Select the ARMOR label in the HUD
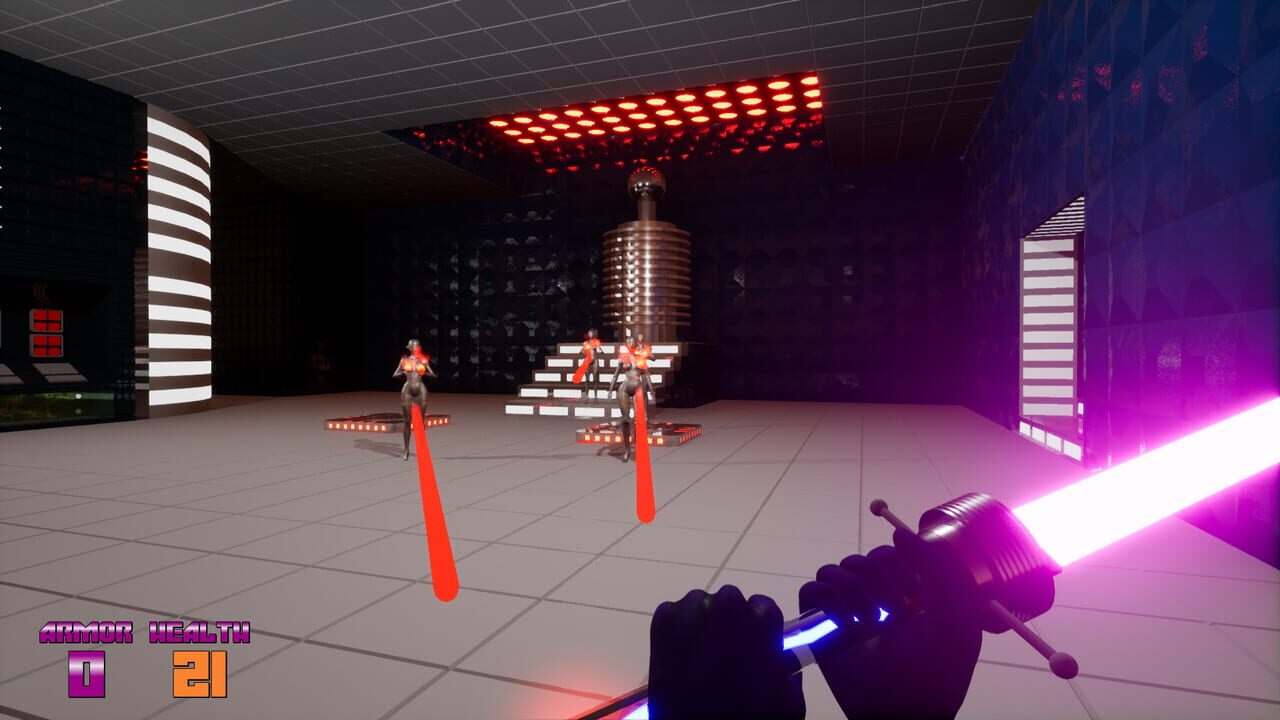This screenshot has height=720, width=1280. (85, 632)
